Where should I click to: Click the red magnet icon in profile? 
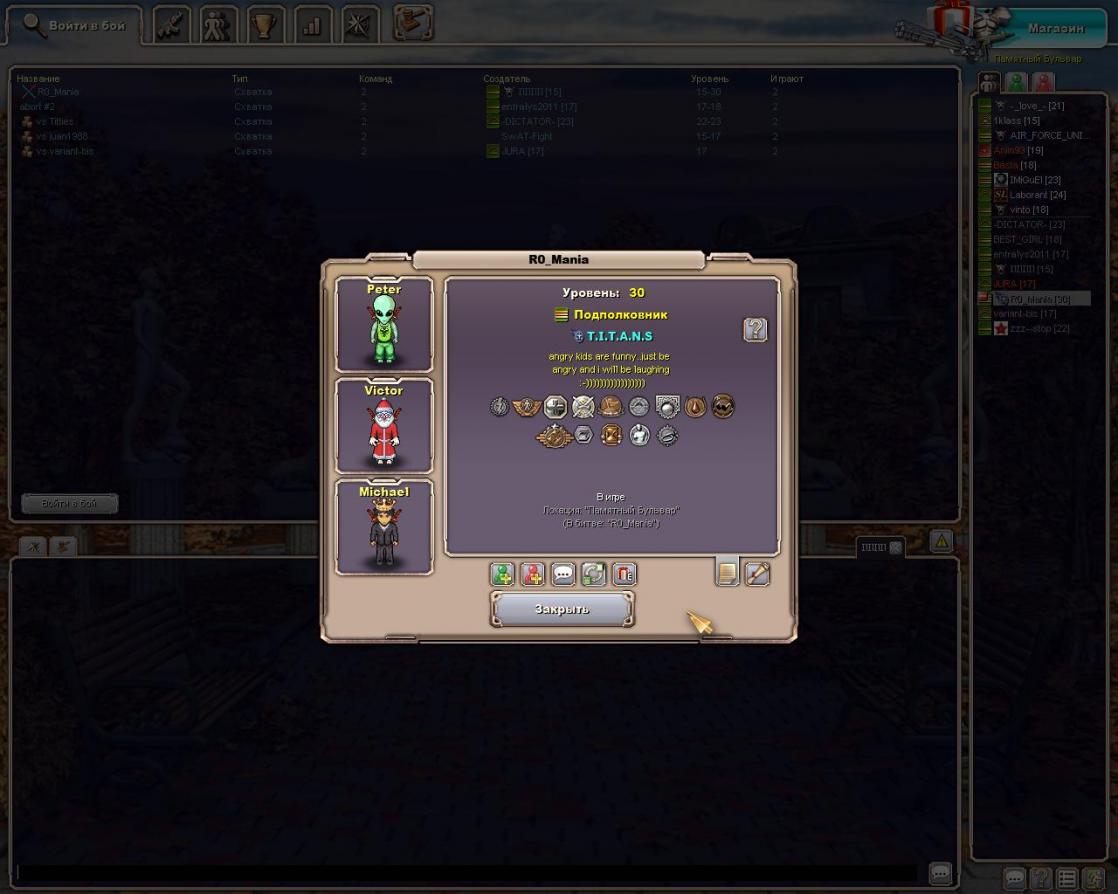coord(624,574)
